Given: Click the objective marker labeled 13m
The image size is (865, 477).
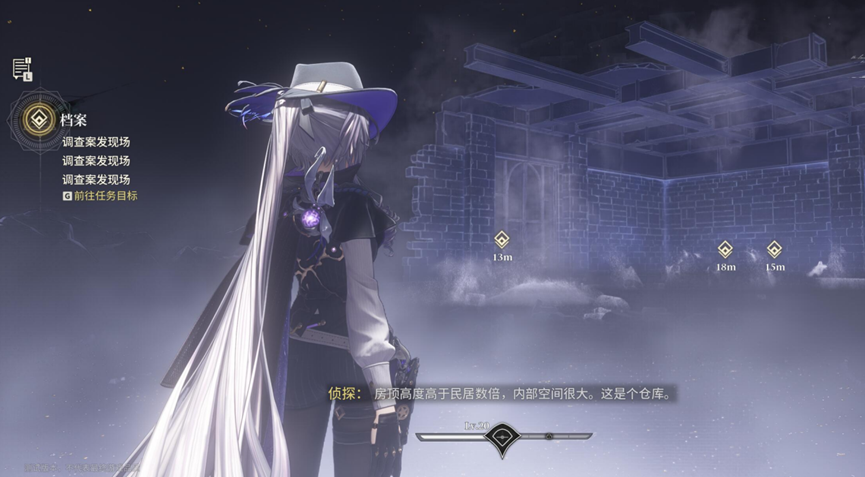Looking at the screenshot, I should [502, 240].
